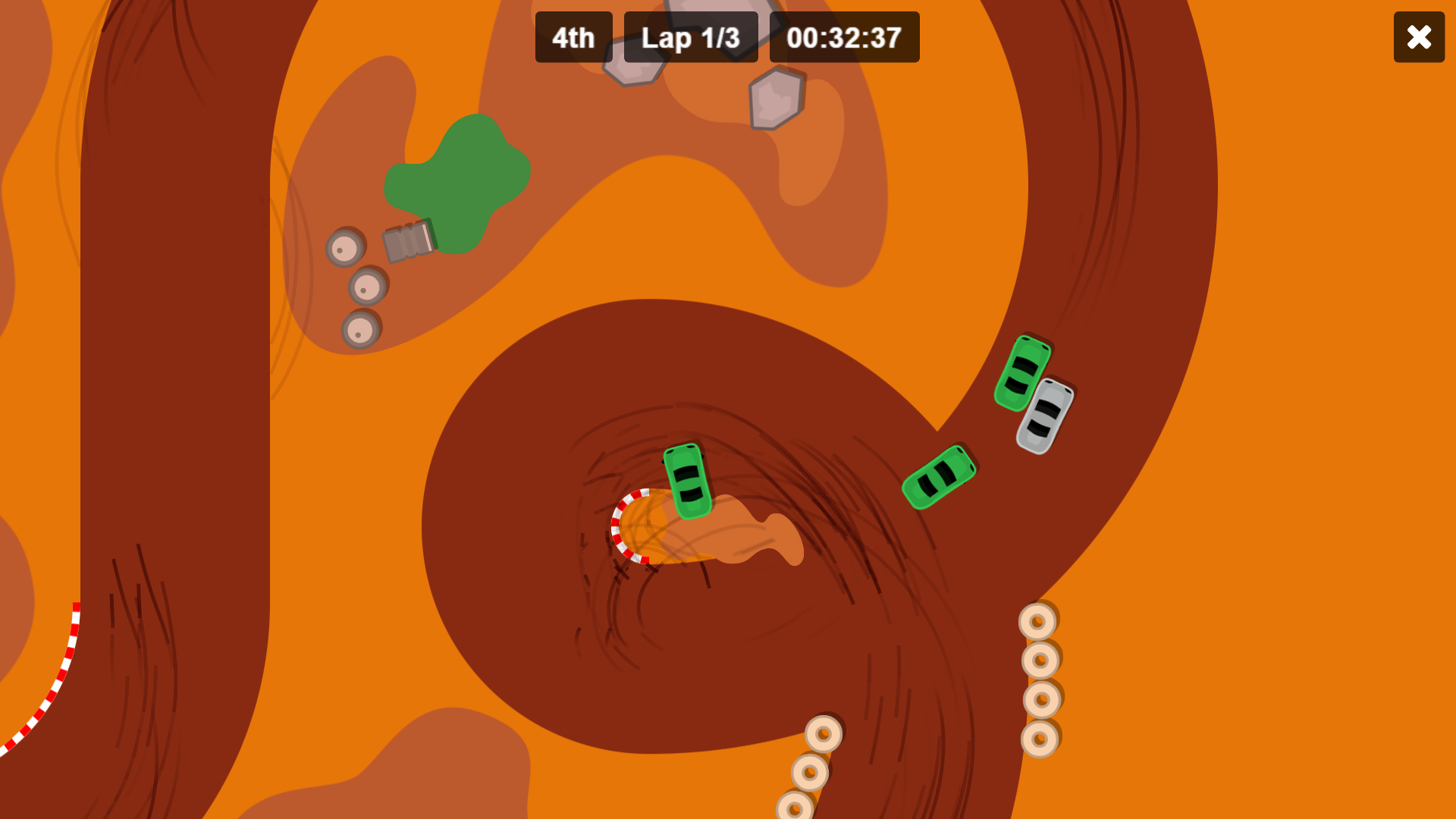Click the wooden crate near the green pond
The width and height of the screenshot is (1456, 819).
coord(407,240)
